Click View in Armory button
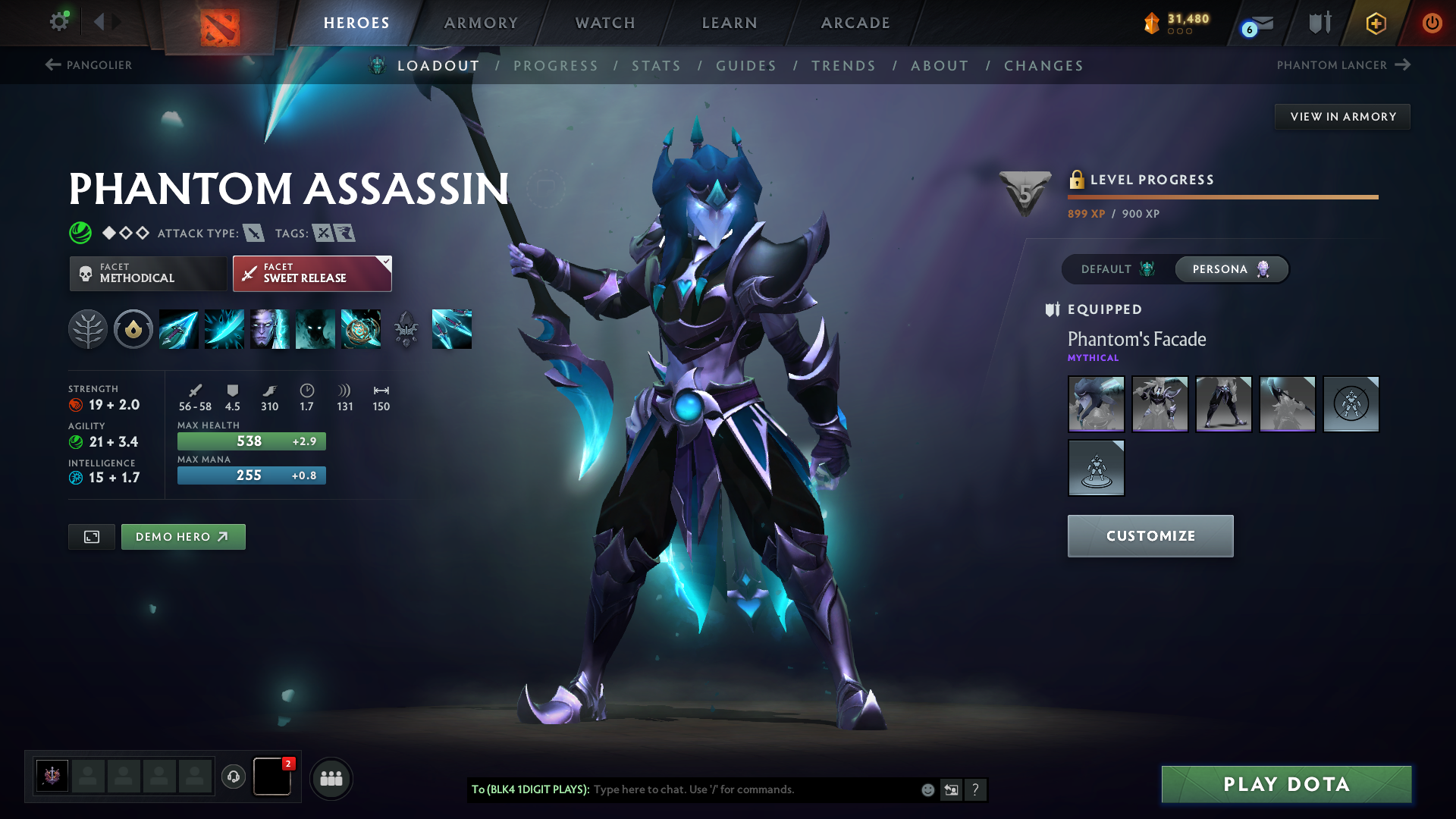 pos(1342,117)
